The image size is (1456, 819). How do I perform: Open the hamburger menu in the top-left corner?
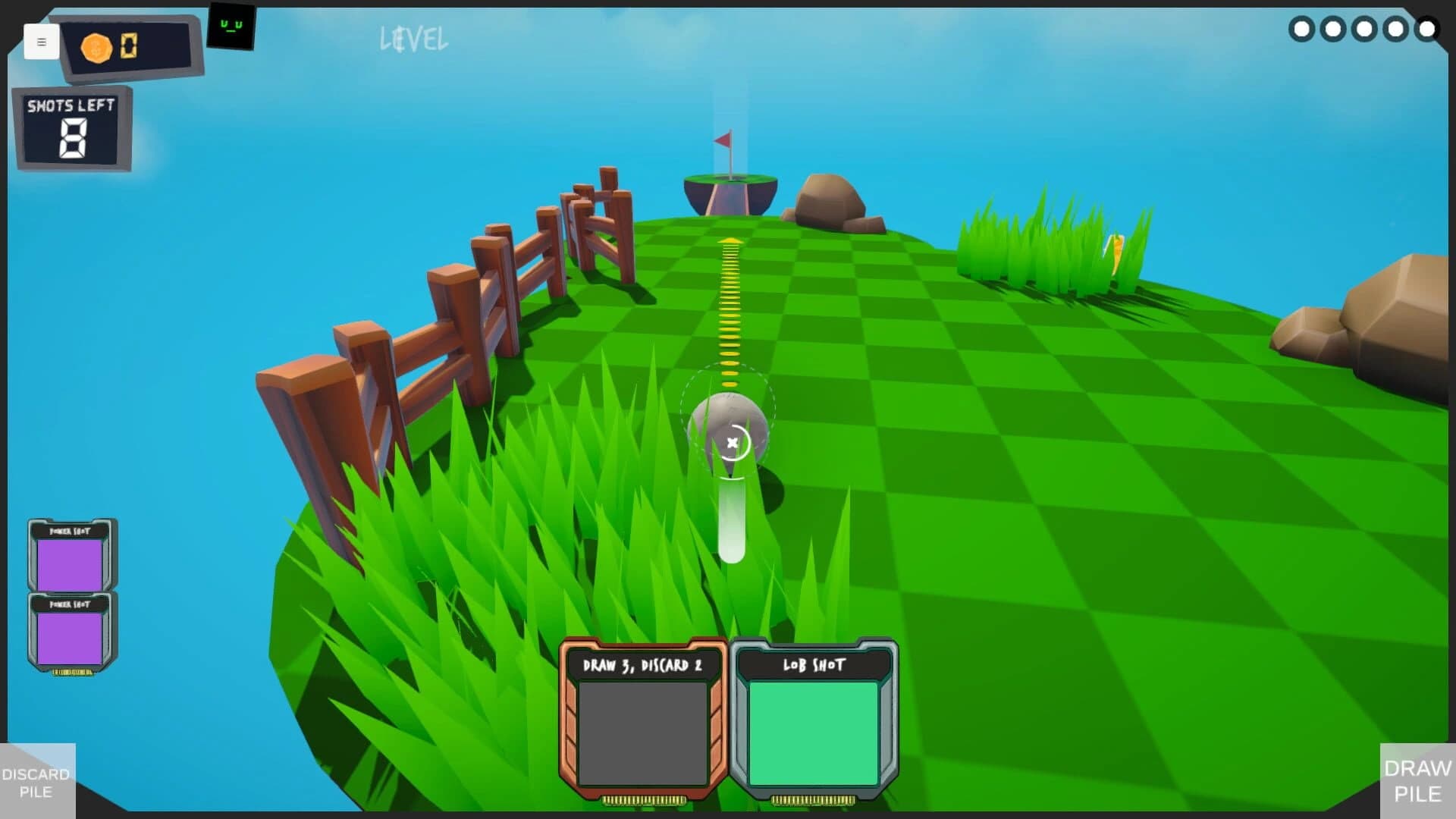click(42, 42)
